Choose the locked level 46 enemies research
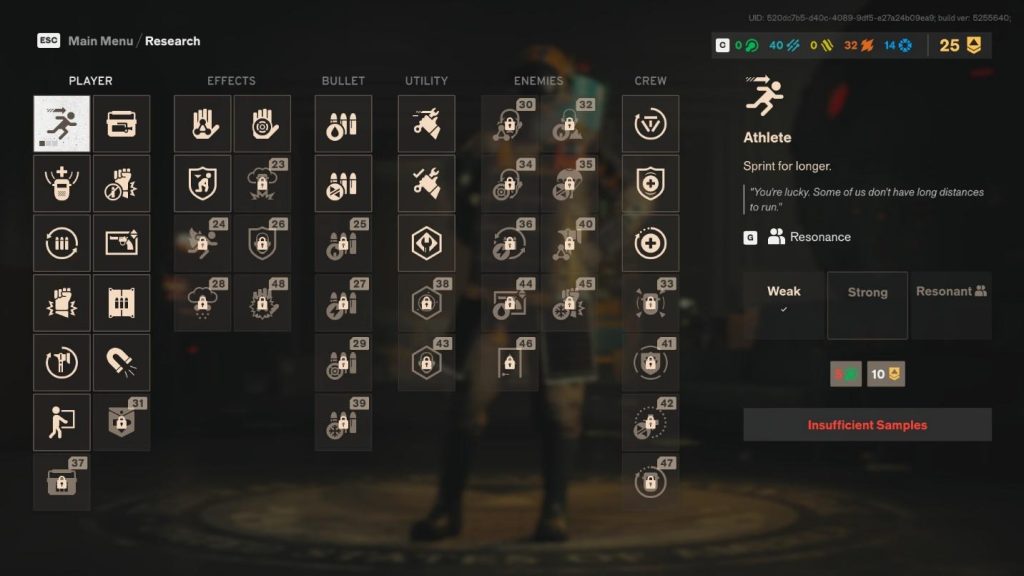1024x576 pixels. 510,362
